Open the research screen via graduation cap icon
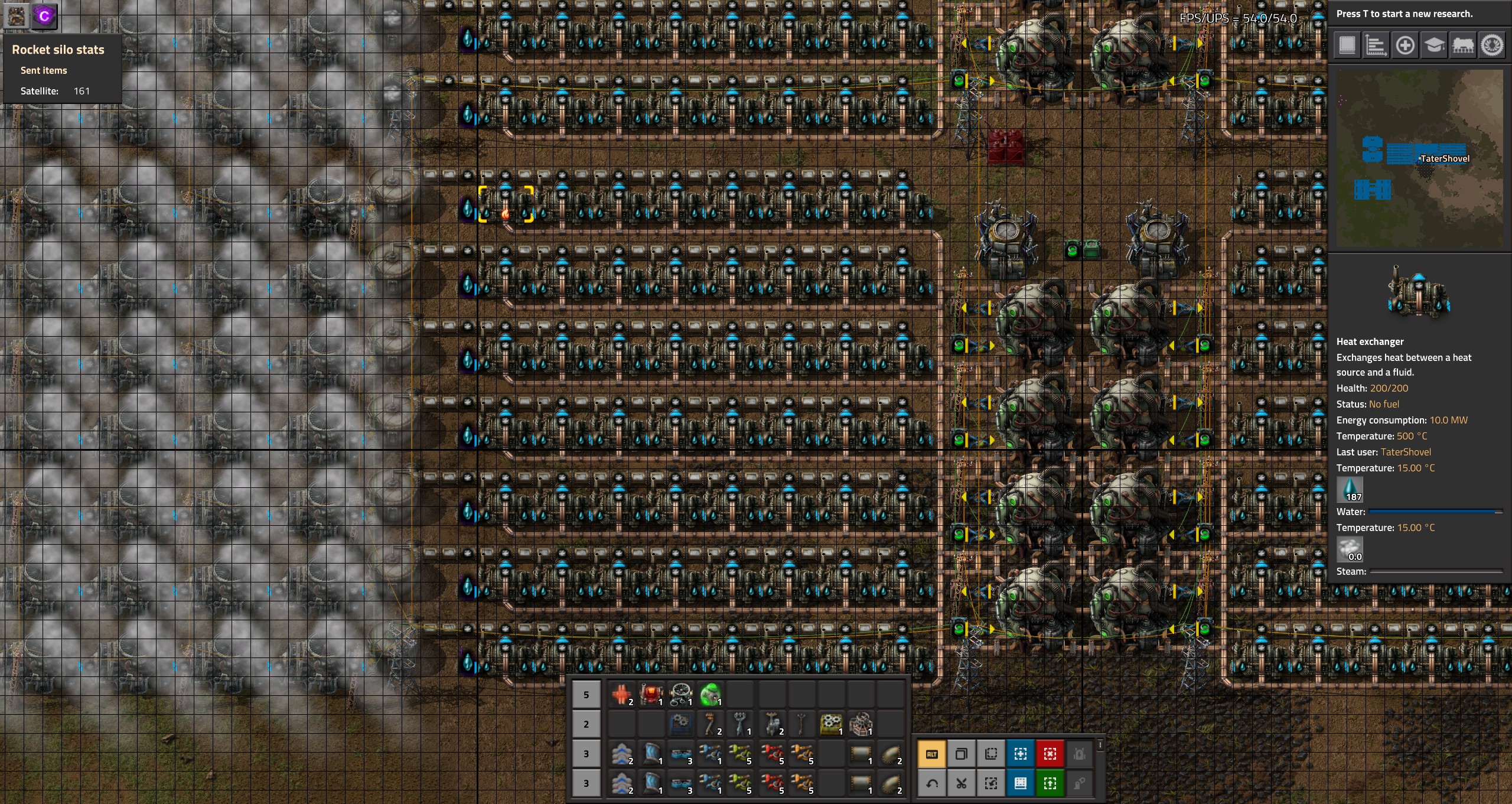This screenshot has width=1512, height=804. pyautogui.click(x=1435, y=44)
